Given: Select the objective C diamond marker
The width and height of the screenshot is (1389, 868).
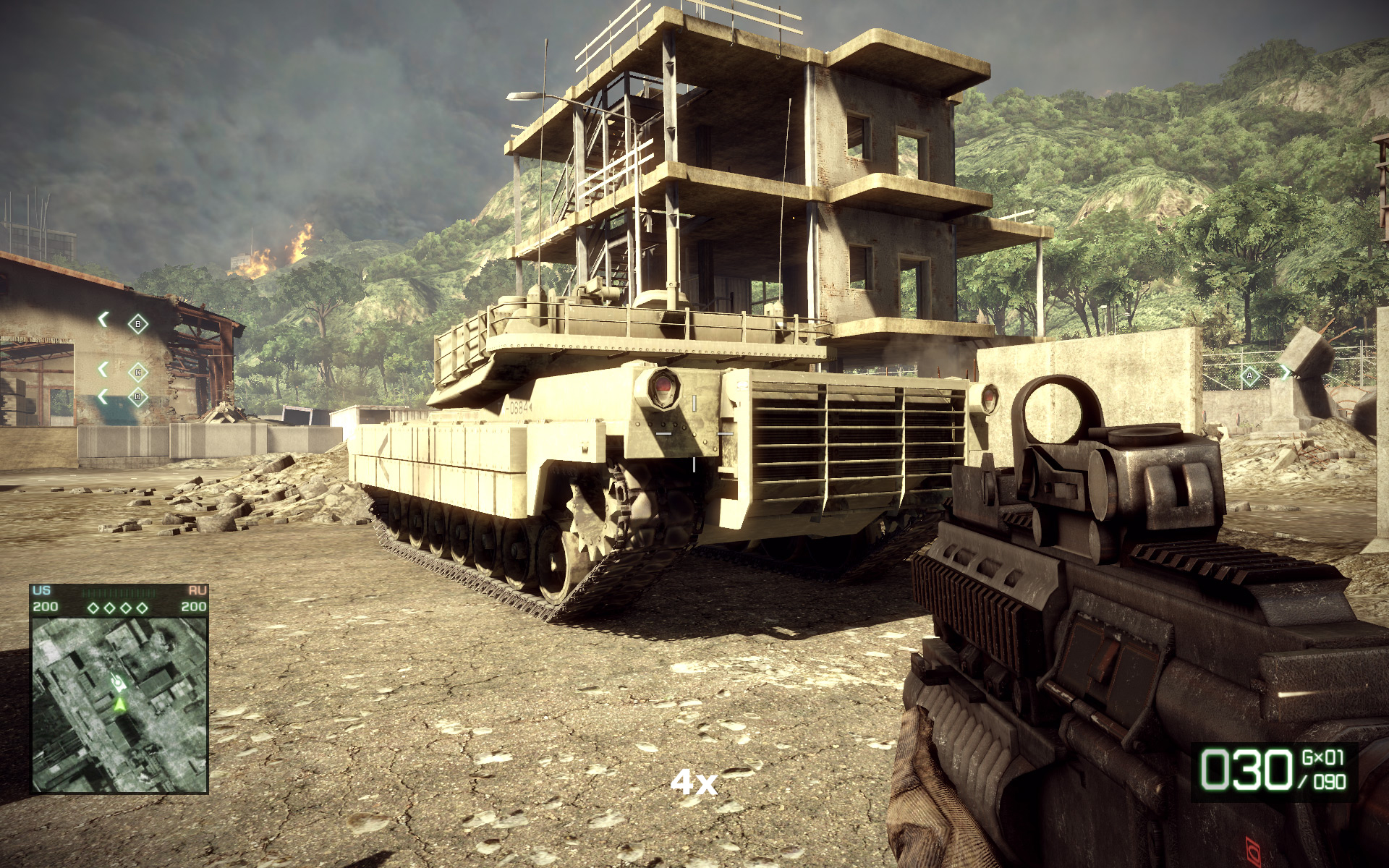Looking at the screenshot, I should 137,373.
